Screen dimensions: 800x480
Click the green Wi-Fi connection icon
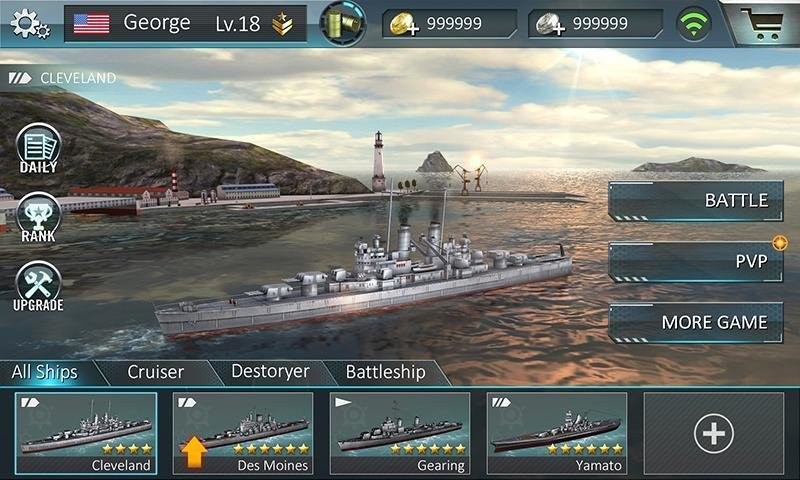(x=693, y=23)
